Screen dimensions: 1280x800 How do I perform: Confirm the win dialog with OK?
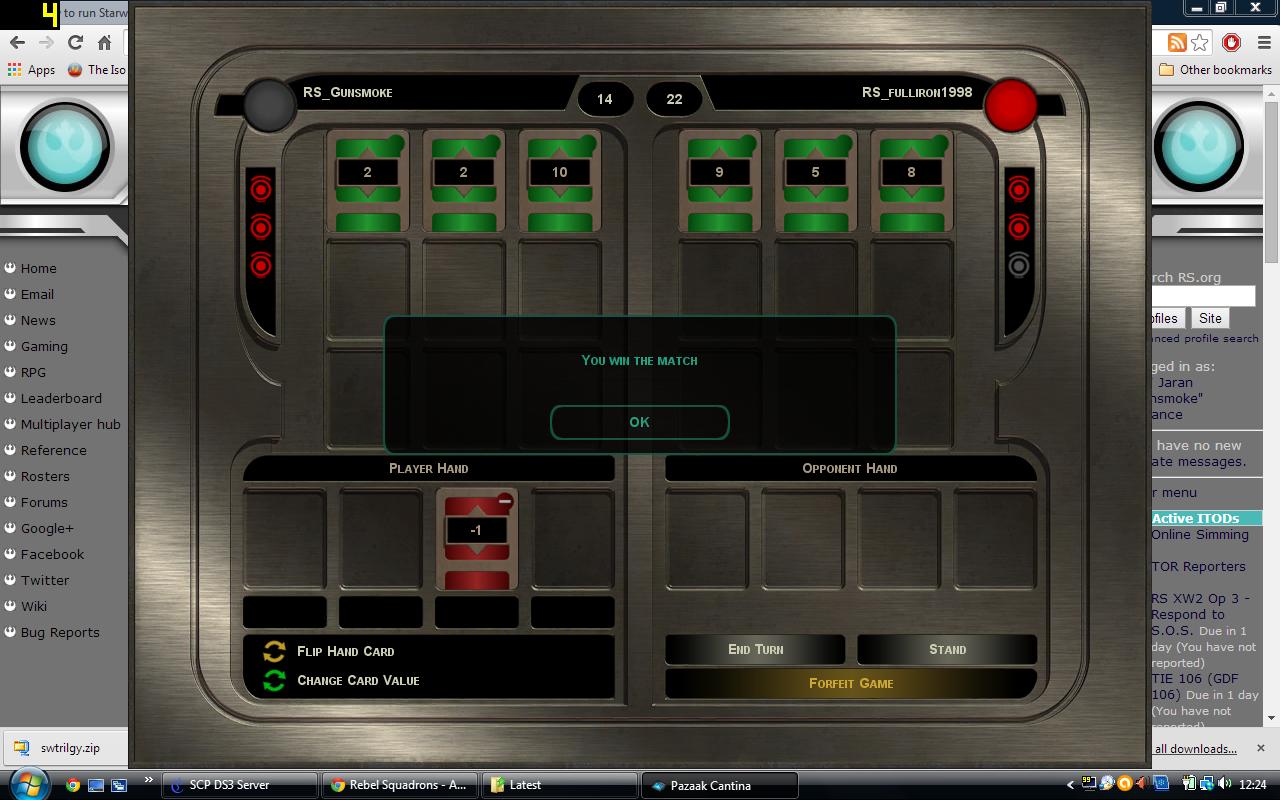[x=639, y=422]
